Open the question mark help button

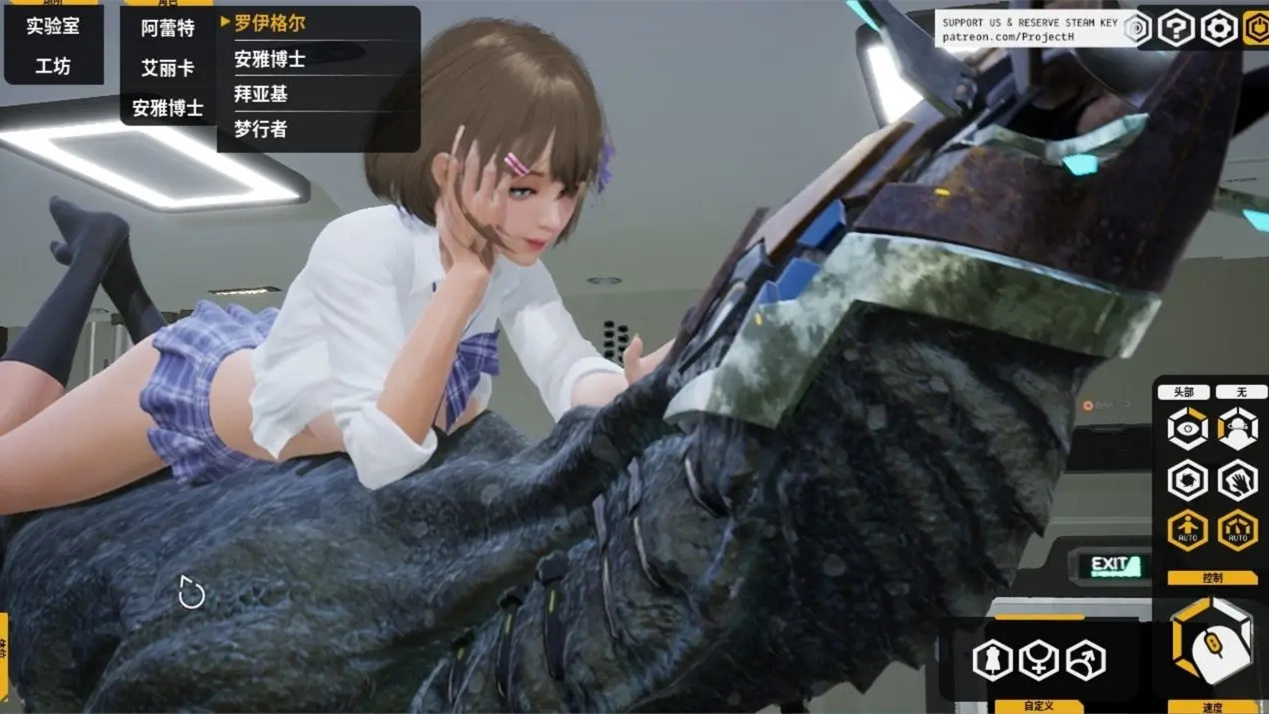(1176, 28)
